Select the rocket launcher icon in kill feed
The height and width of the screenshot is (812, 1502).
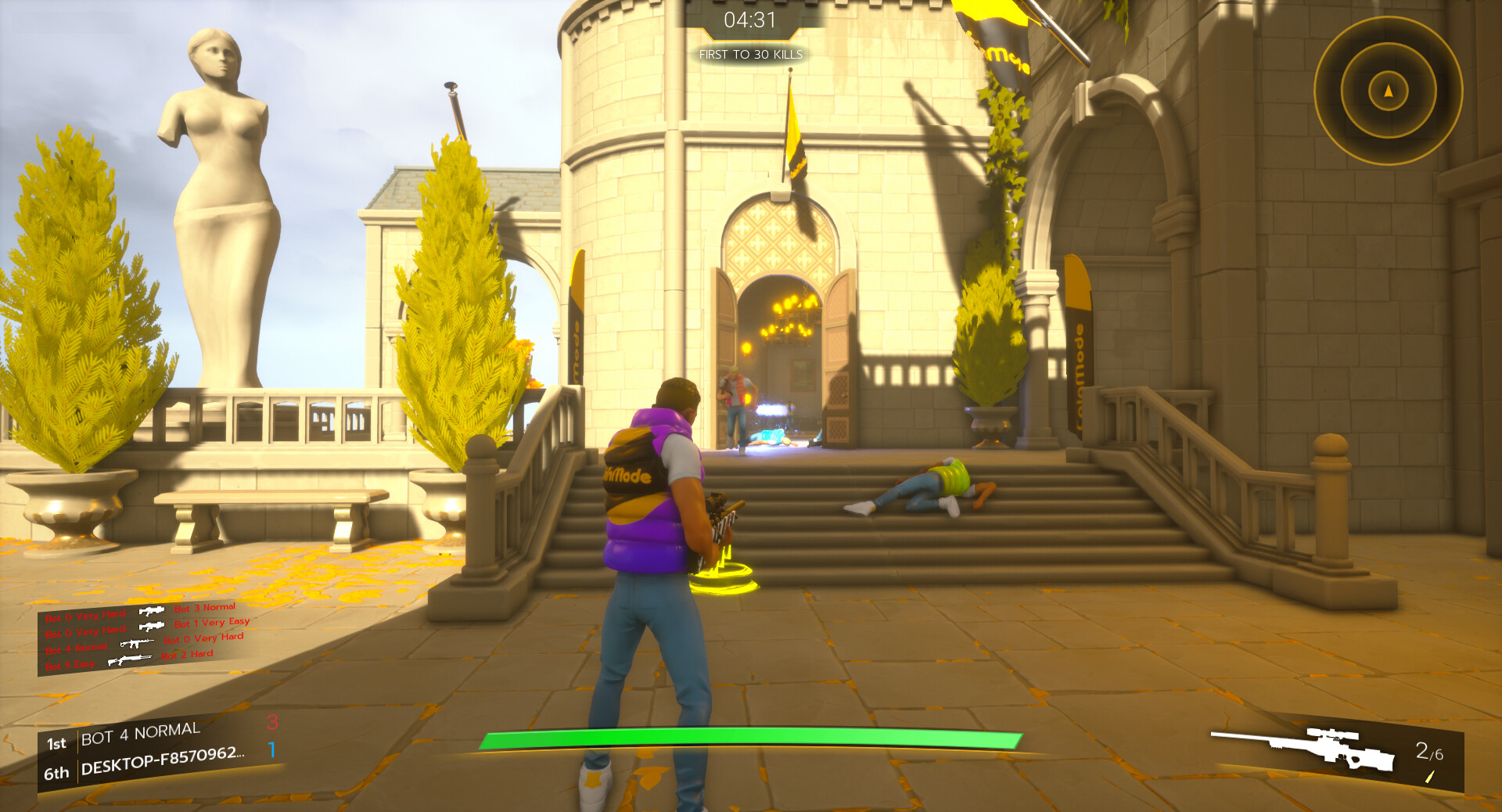(153, 611)
